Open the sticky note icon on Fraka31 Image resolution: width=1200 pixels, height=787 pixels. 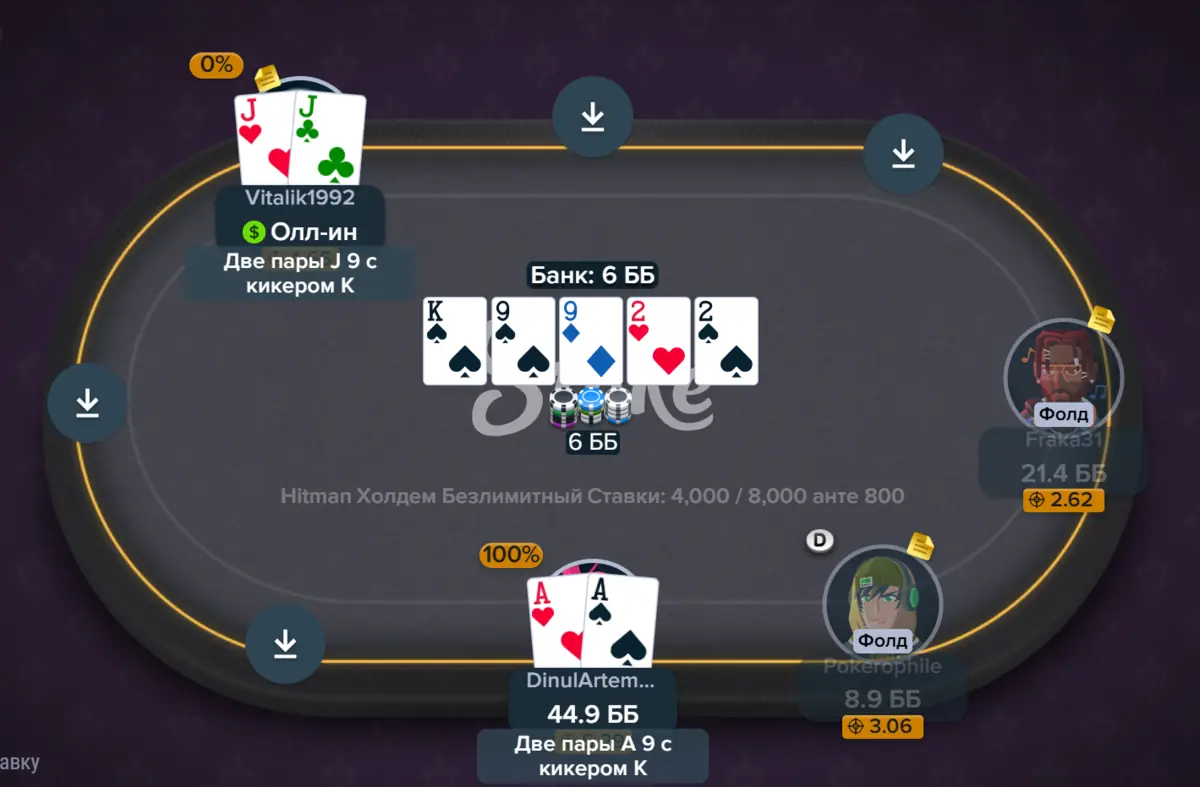(1101, 319)
